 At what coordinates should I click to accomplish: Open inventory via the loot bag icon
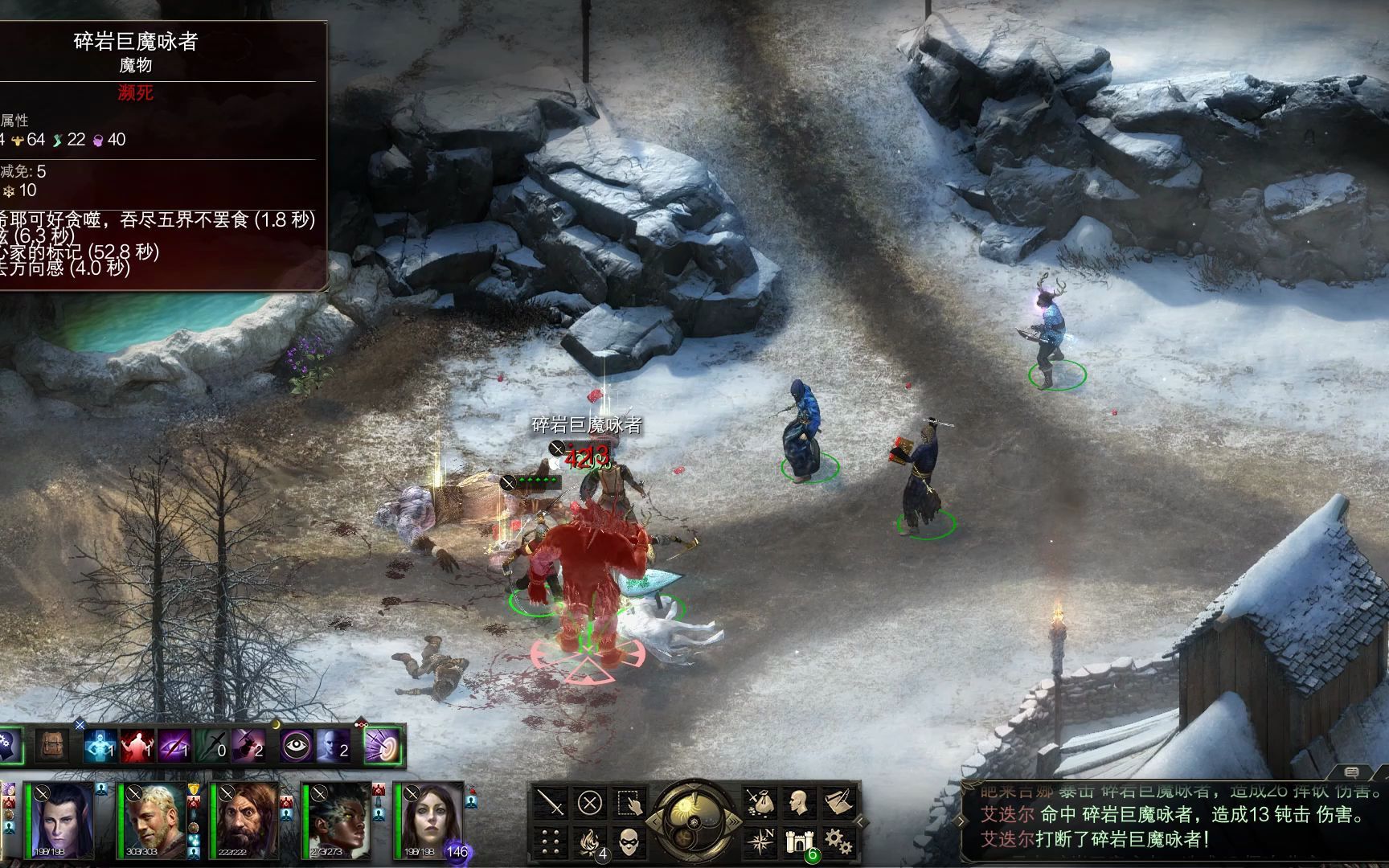[760, 802]
